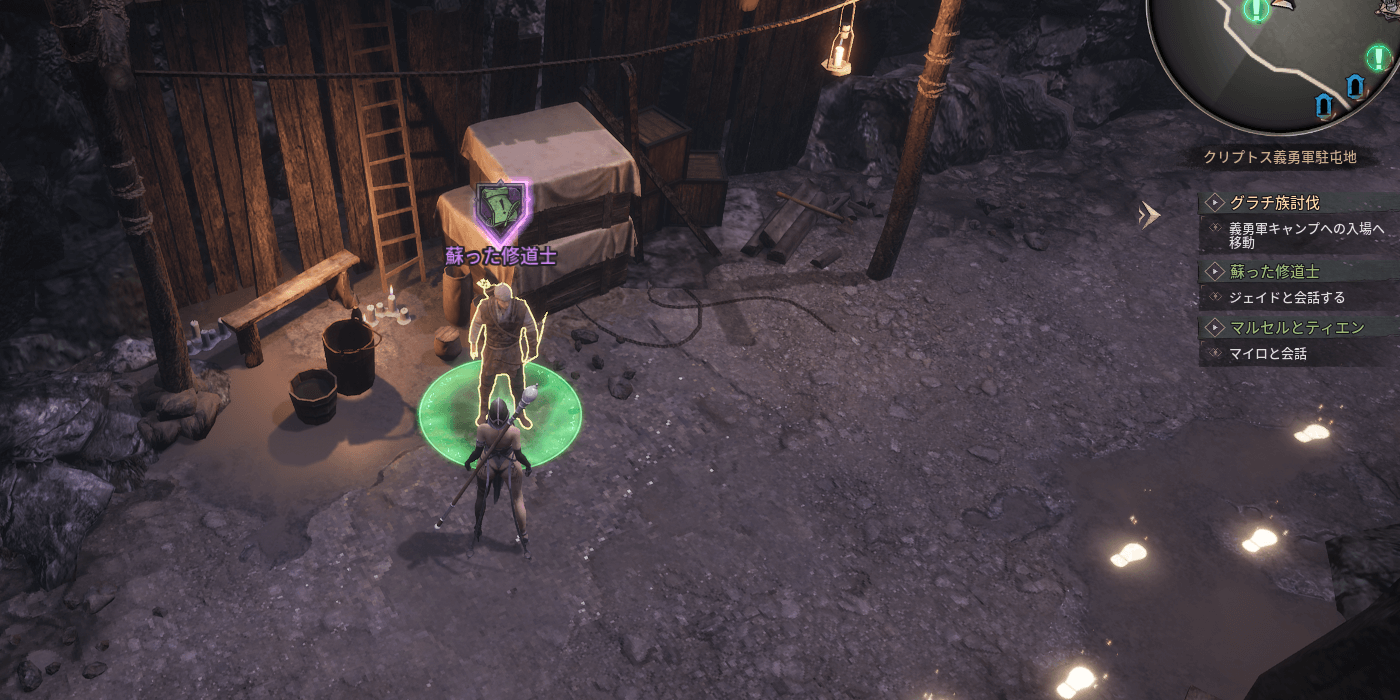Click the 義勇軍キャンプへの入場へ移動 objective
This screenshot has width=1400, height=700.
pos(1305,235)
